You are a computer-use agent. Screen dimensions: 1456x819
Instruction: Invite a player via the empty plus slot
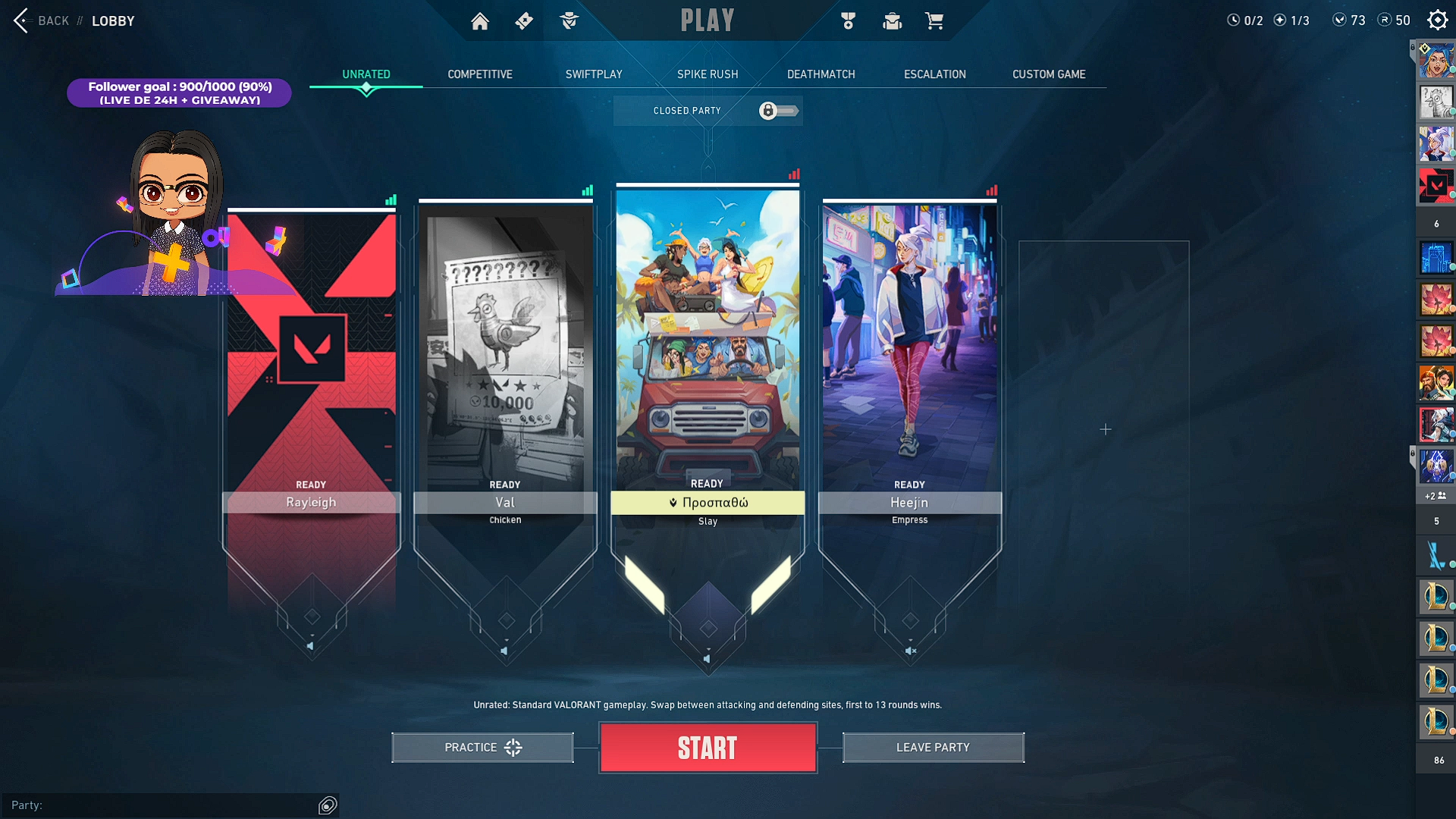tap(1105, 430)
